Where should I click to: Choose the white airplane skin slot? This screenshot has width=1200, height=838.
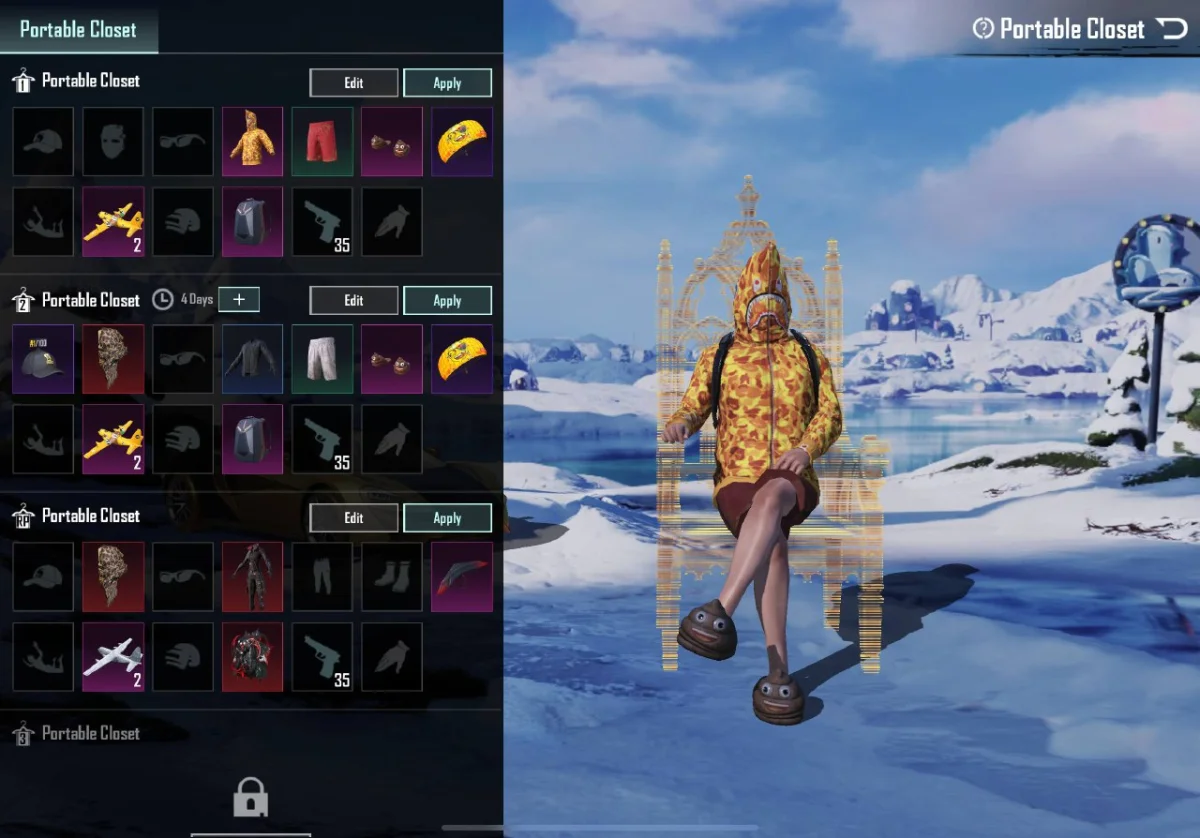click(113, 657)
